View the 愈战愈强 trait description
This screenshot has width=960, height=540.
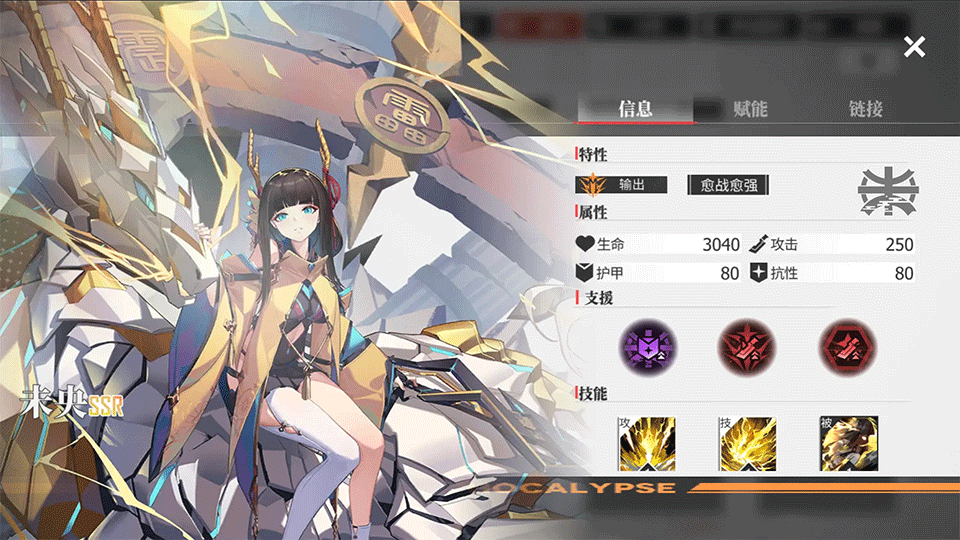[x=728, y=185]
